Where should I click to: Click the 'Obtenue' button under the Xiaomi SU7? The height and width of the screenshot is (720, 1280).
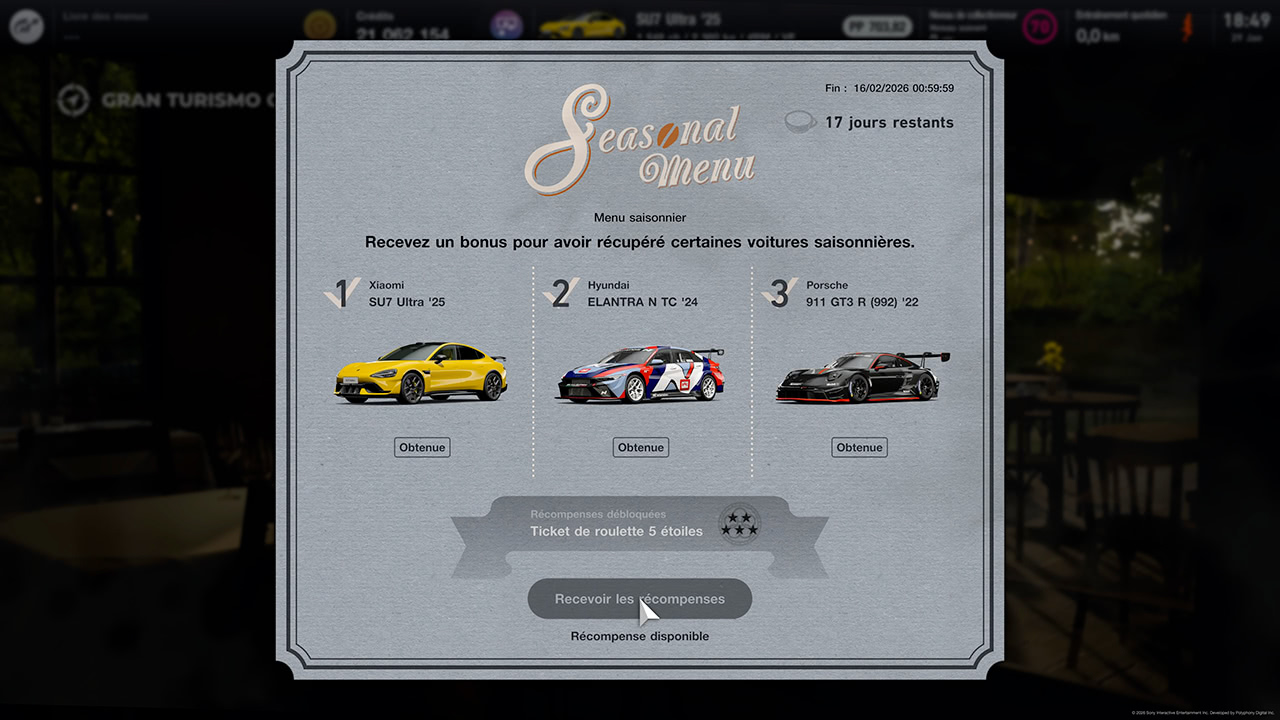[x=421, y=447]
